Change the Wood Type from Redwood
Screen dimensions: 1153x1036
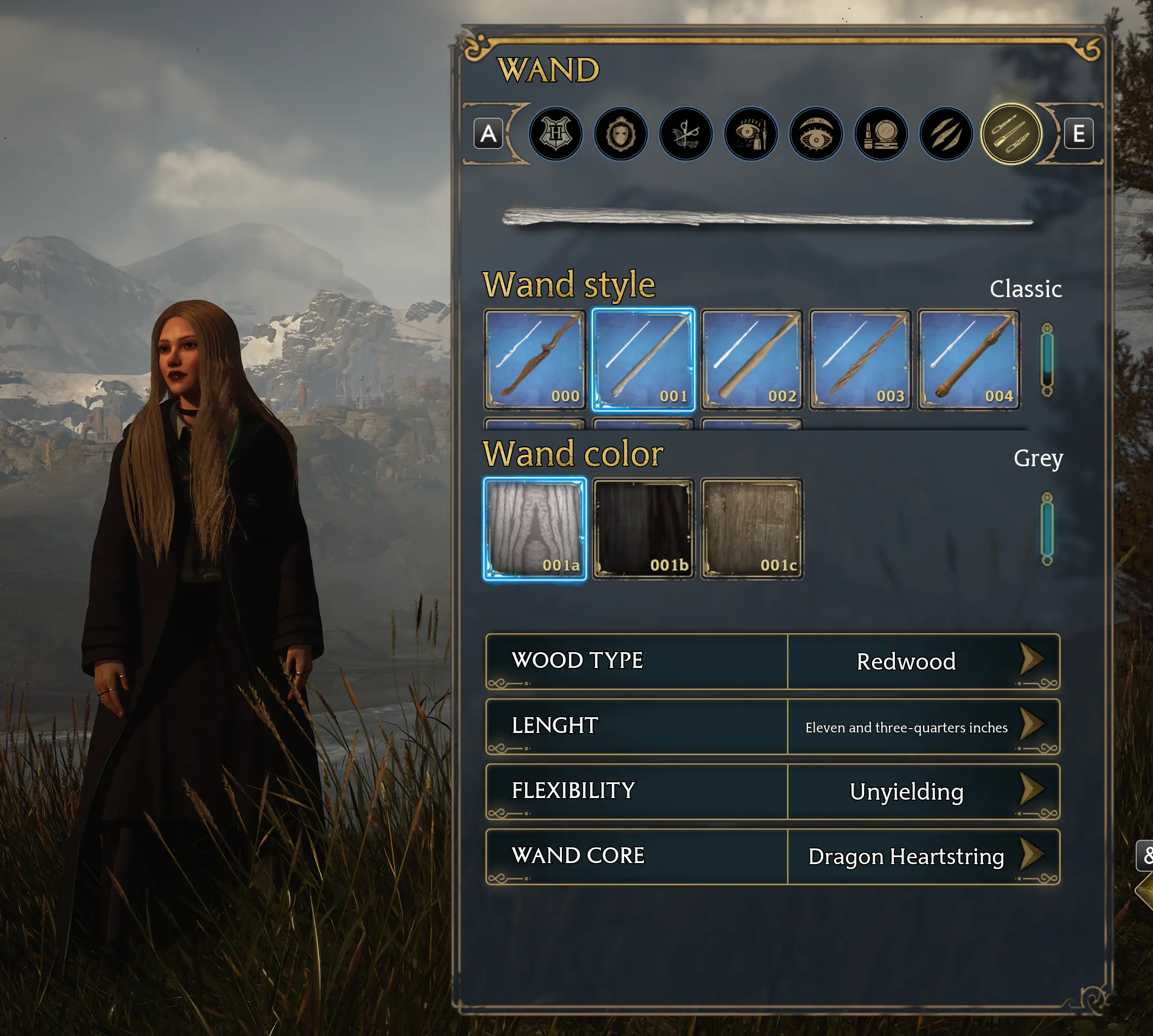(x=1031, y=660)
